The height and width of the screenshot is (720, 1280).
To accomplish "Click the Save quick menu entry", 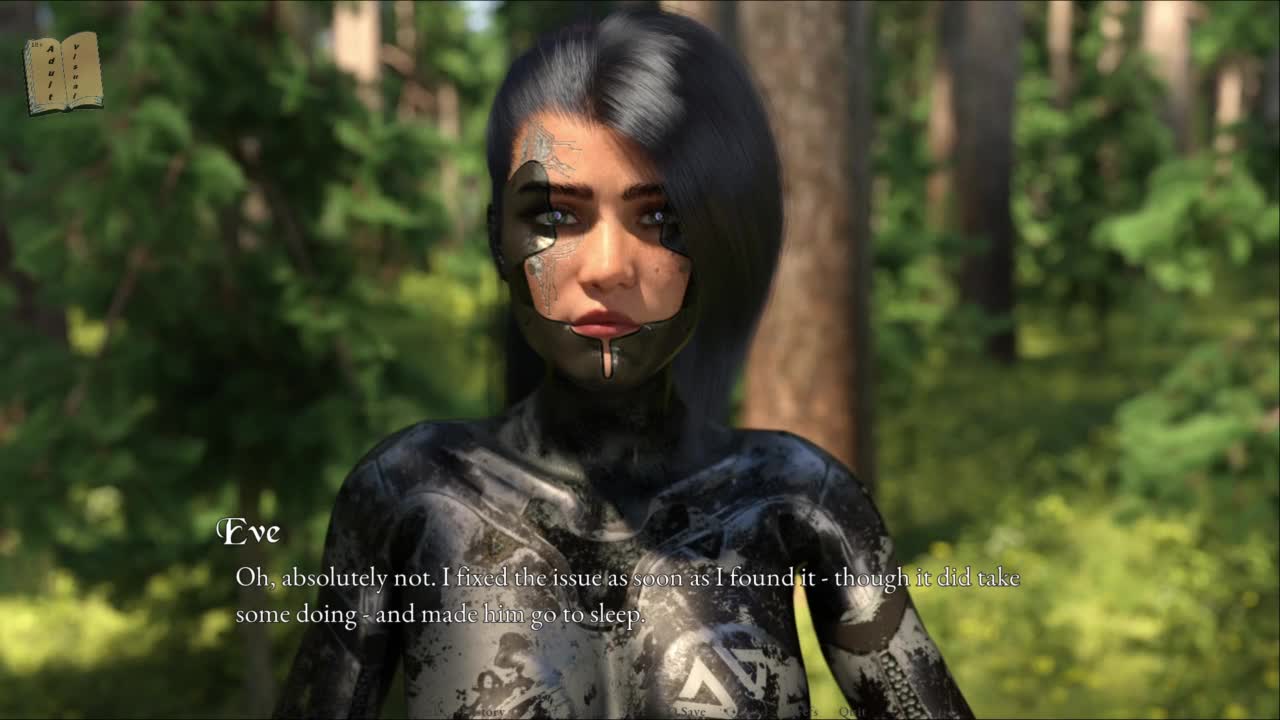I will [692, 712].
